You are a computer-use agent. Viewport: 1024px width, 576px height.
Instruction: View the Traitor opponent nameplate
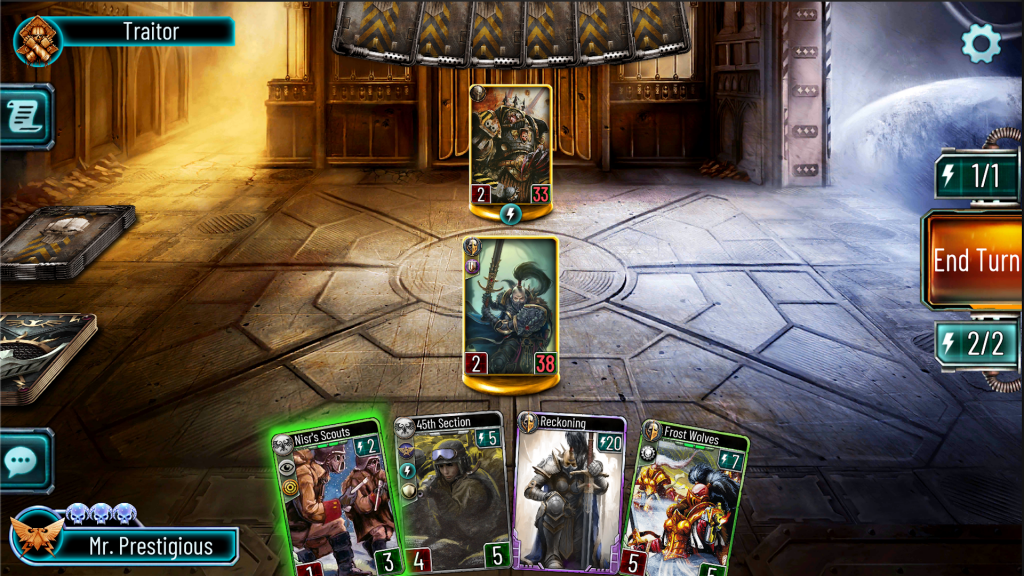[x=150, y=31]
